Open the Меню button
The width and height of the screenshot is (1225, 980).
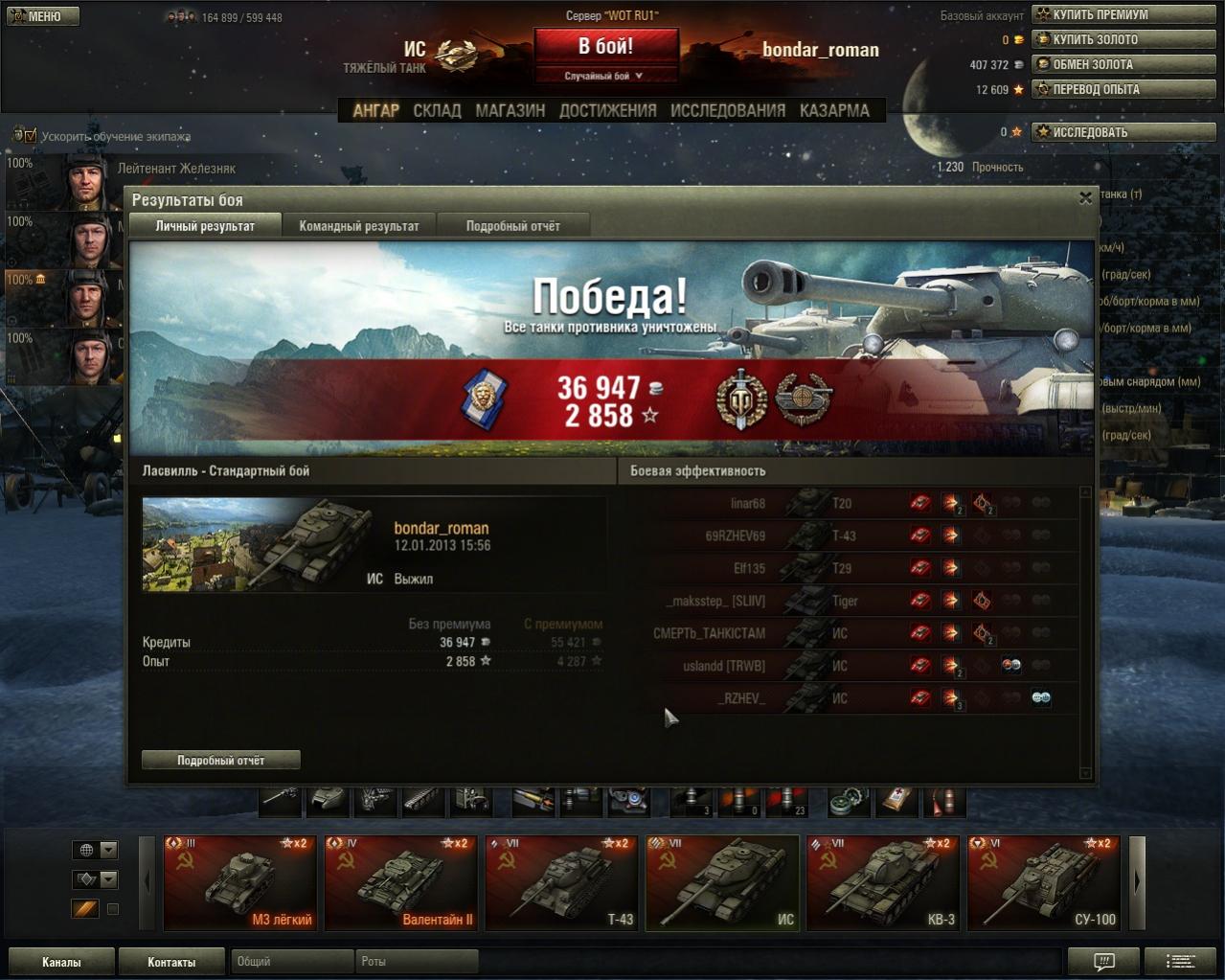(42, 16)
